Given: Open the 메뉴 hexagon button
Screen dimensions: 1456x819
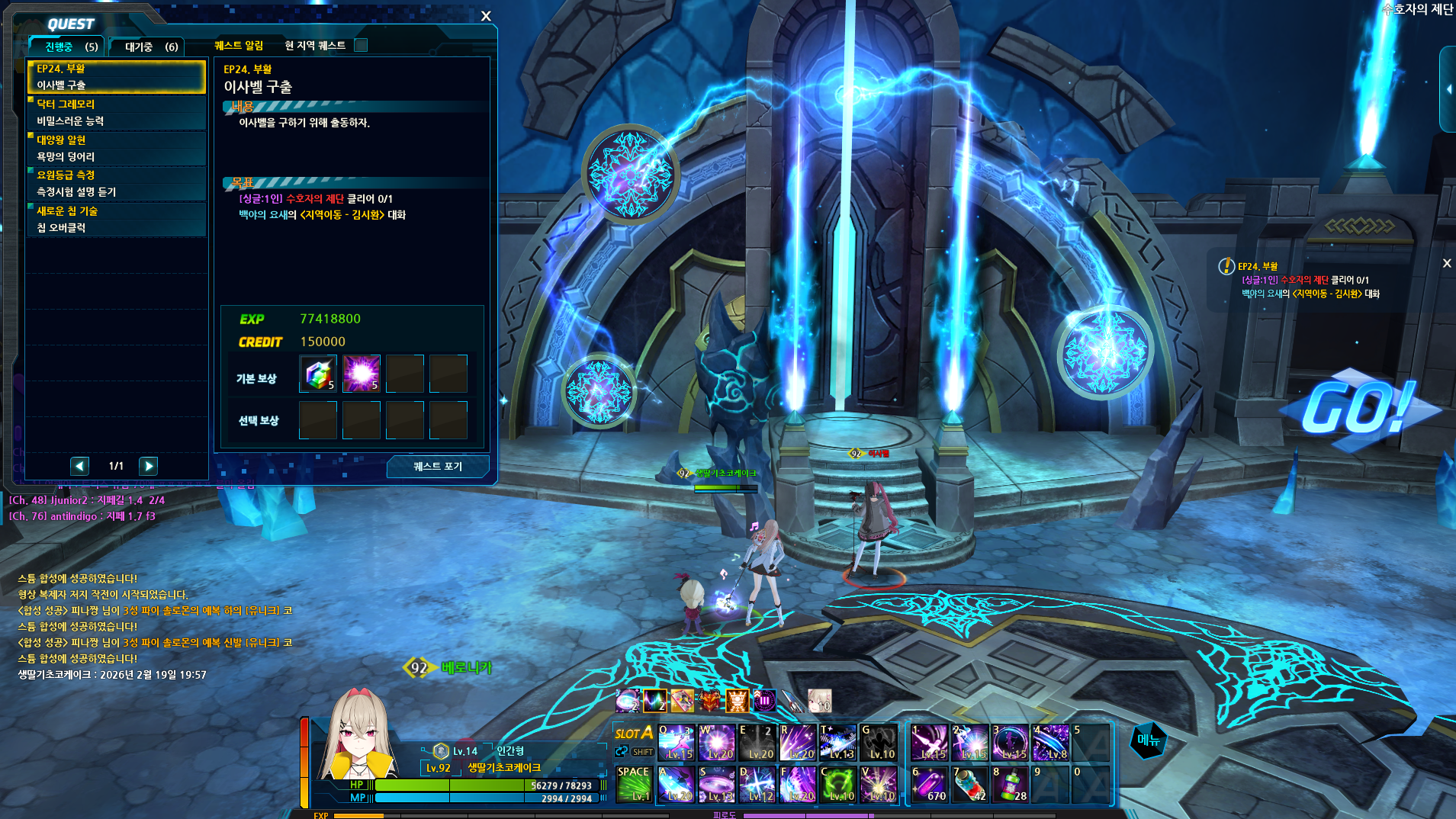Looking at the screenshot, I should 1148,740.
